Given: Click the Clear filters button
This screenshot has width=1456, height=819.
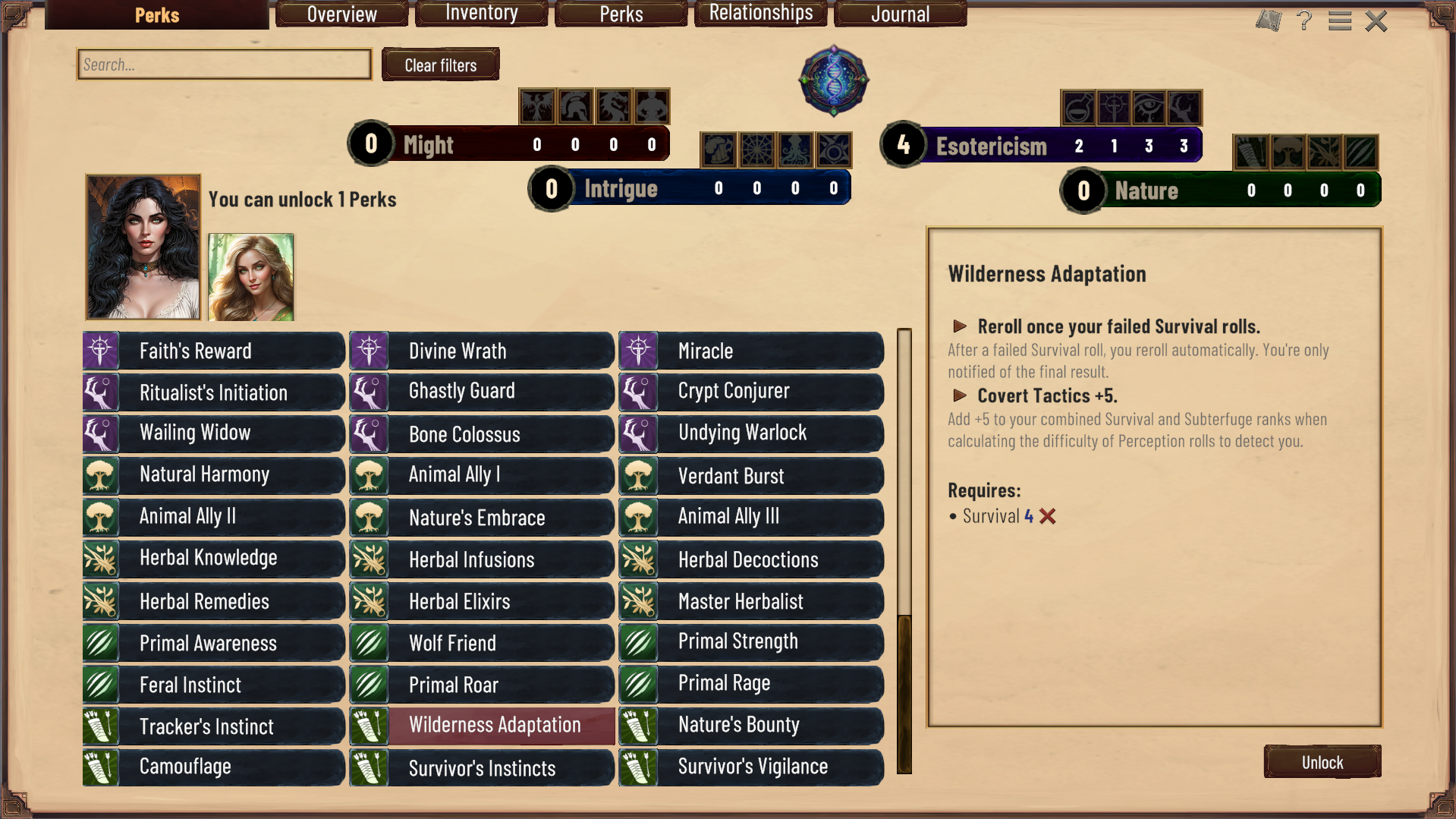Looking at the screenshot, I should (440, 65).
